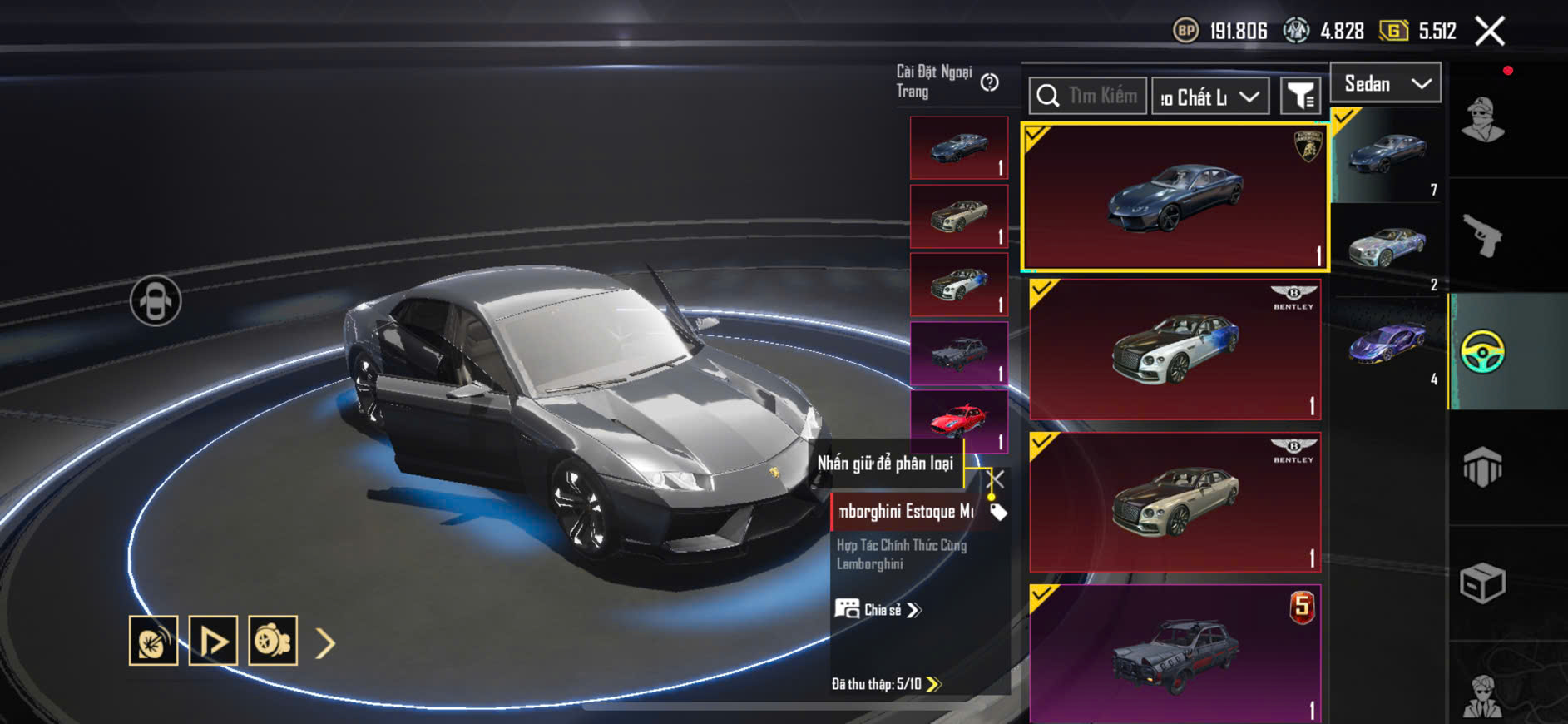Open the Sedan vehicle type dropdown
Viewport: 1568px width, 724px height.
coord(1385,83)
